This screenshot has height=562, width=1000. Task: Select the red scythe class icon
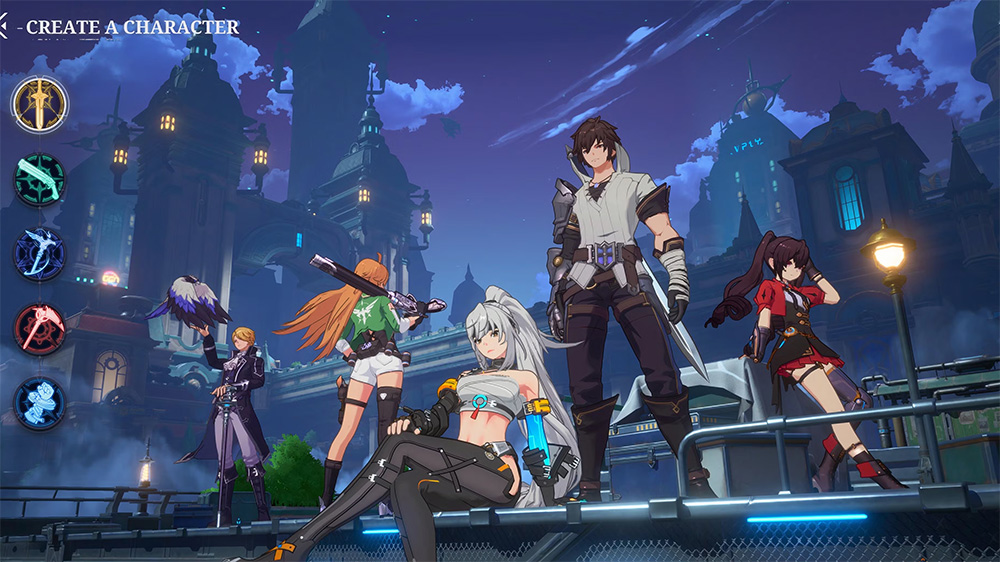click(x=40, y=327)
